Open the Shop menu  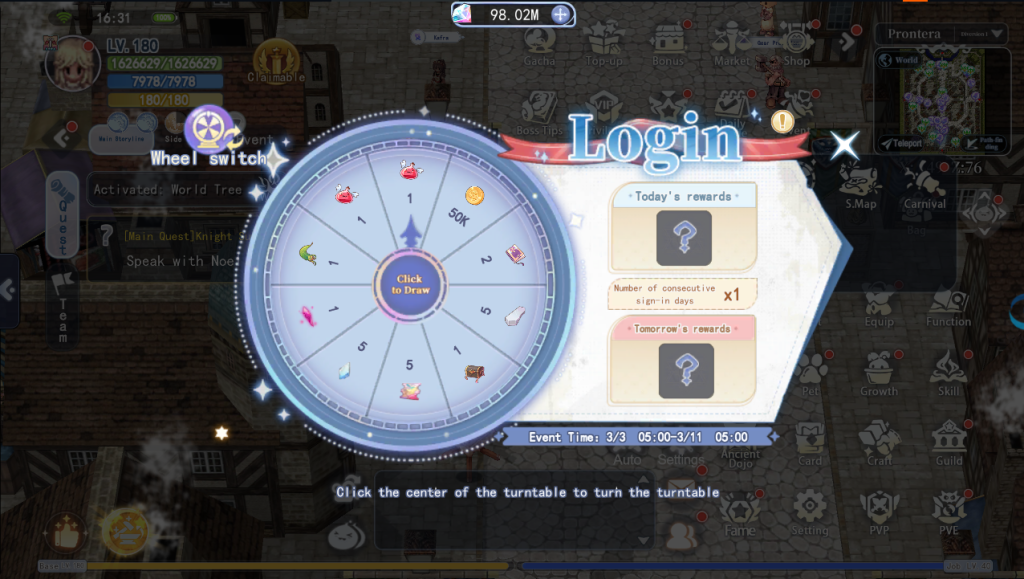[796, 44]
